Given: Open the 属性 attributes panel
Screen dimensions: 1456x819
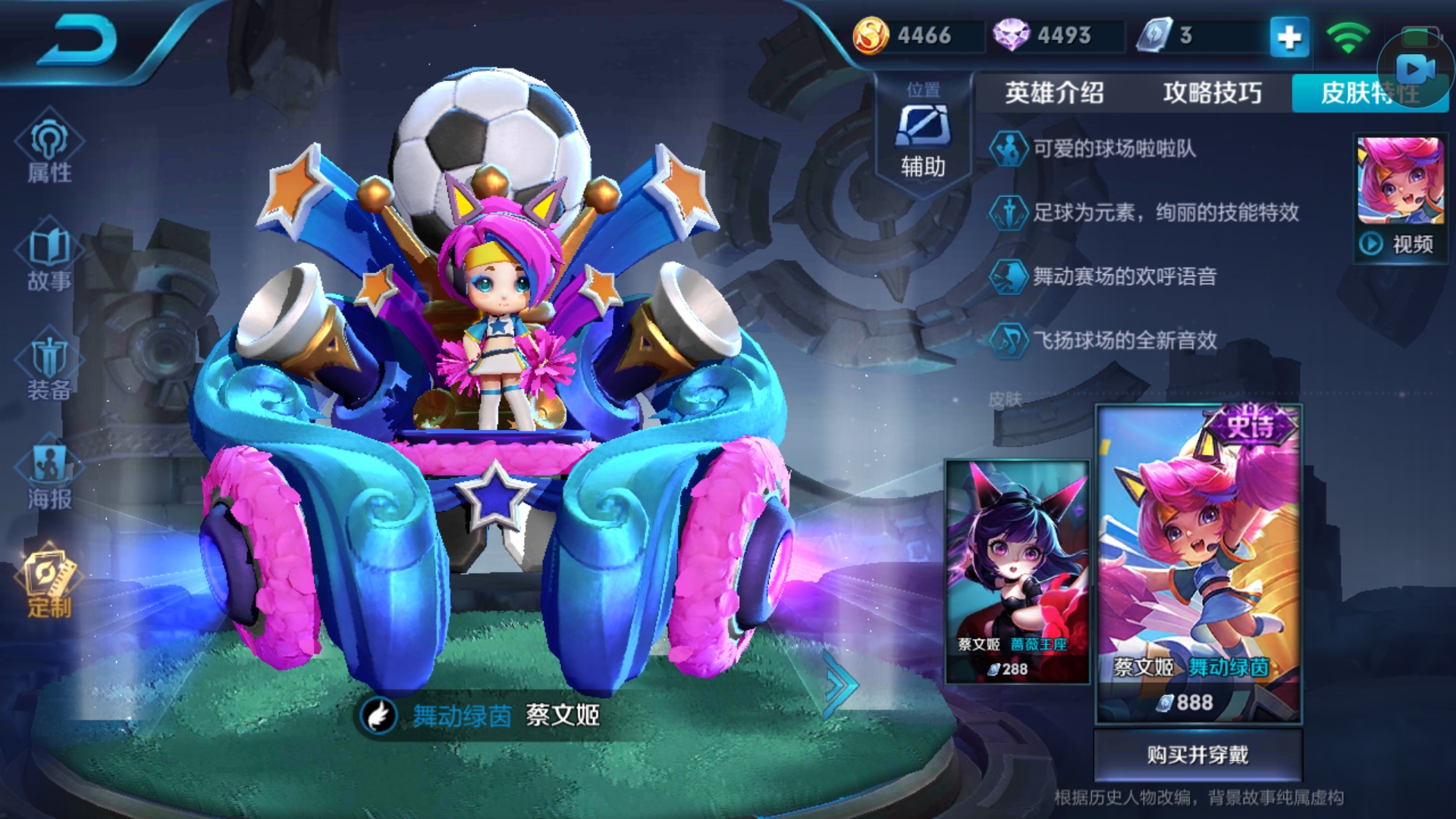Looking at the screenshot, I should tap(49, 150).
